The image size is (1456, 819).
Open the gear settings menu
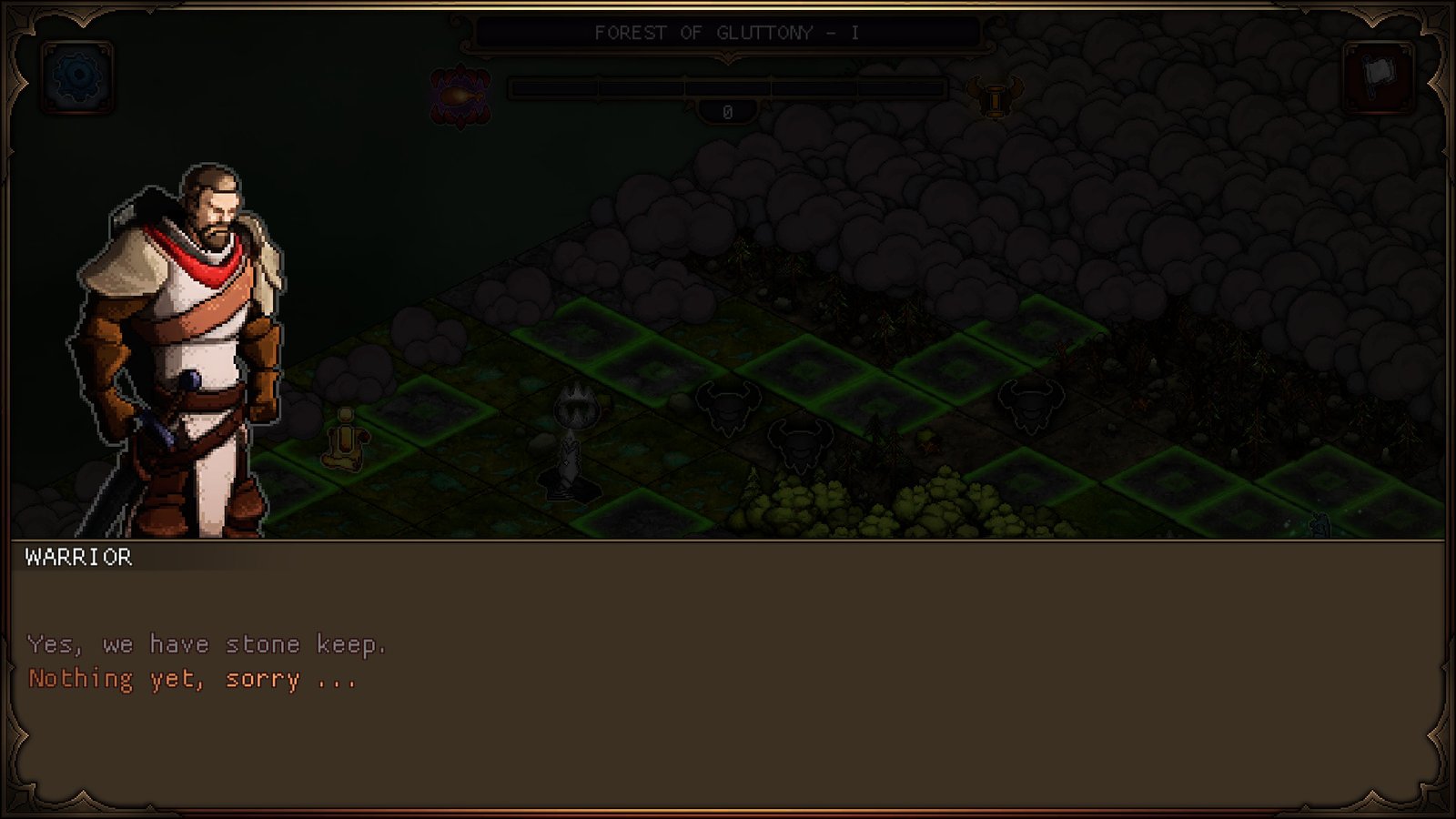(77, 77)
